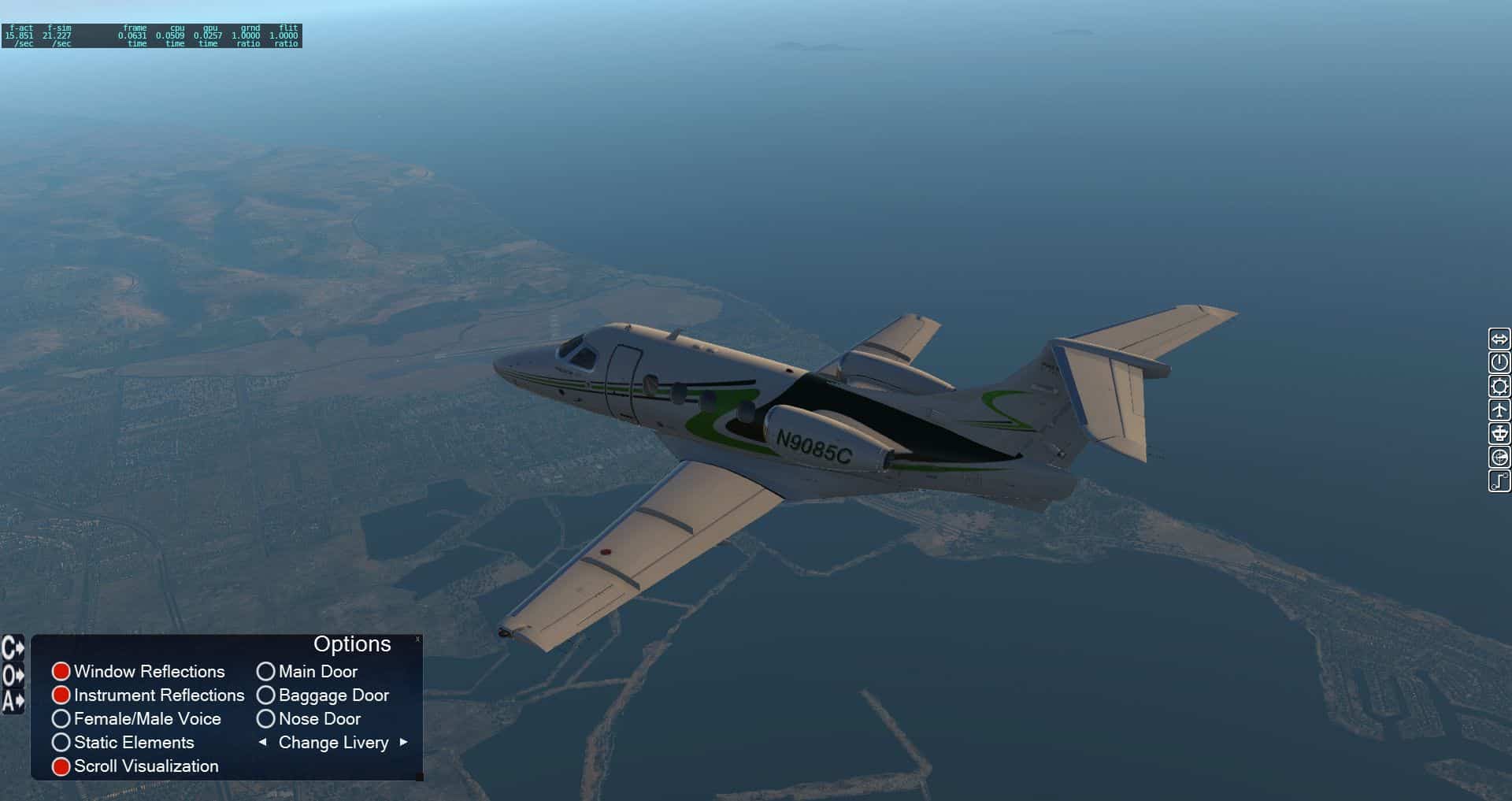Screen dimensions: 1512x801
Task: Open the A side tab
Action: click(x=13, y=701)
